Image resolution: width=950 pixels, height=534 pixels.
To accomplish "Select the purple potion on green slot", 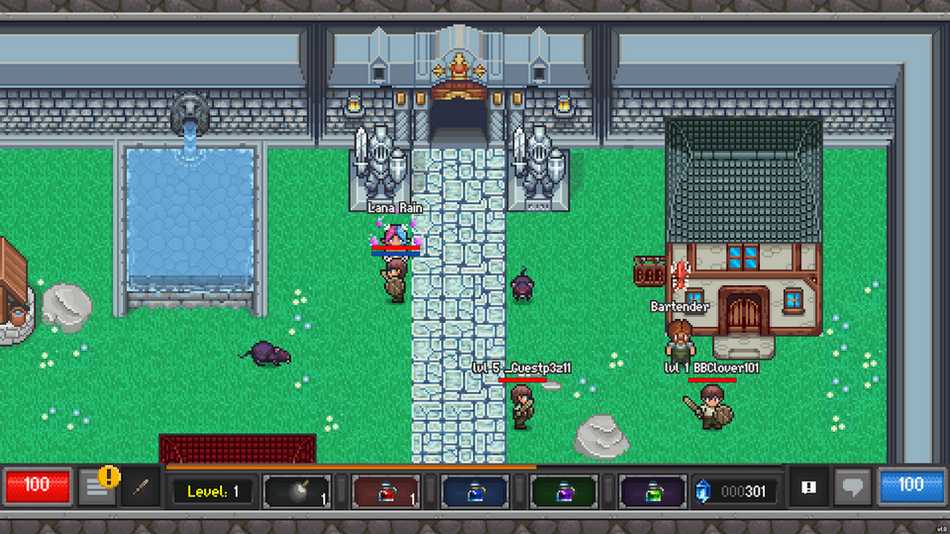I will (564, 491).
